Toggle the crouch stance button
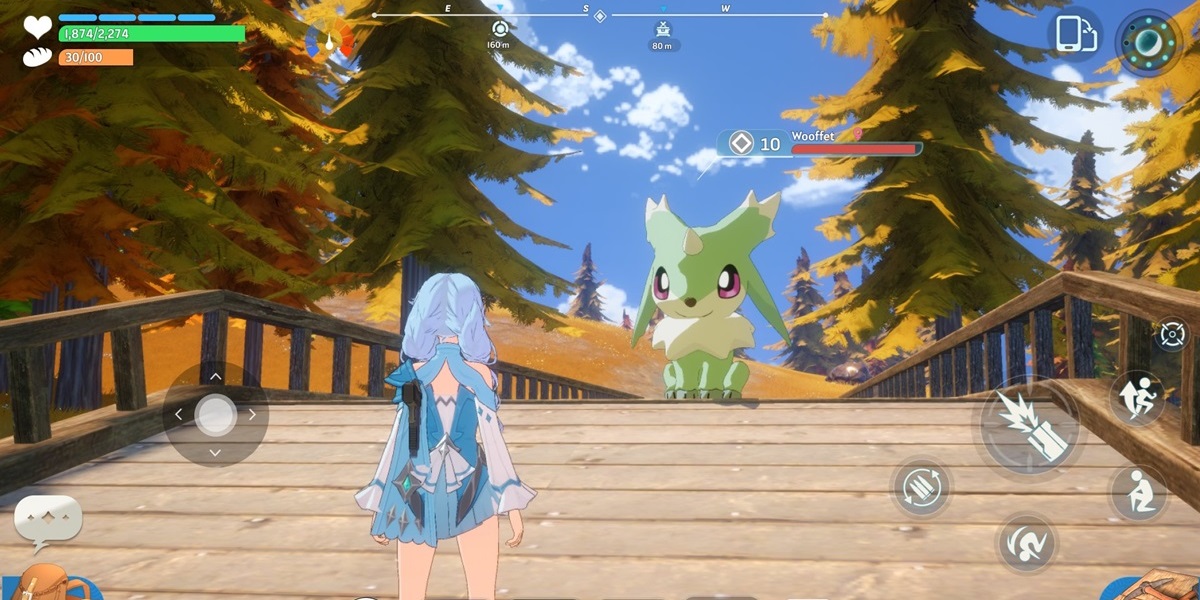The width and height of the screenshot is (1200, 600). [x=1138, y=493]
